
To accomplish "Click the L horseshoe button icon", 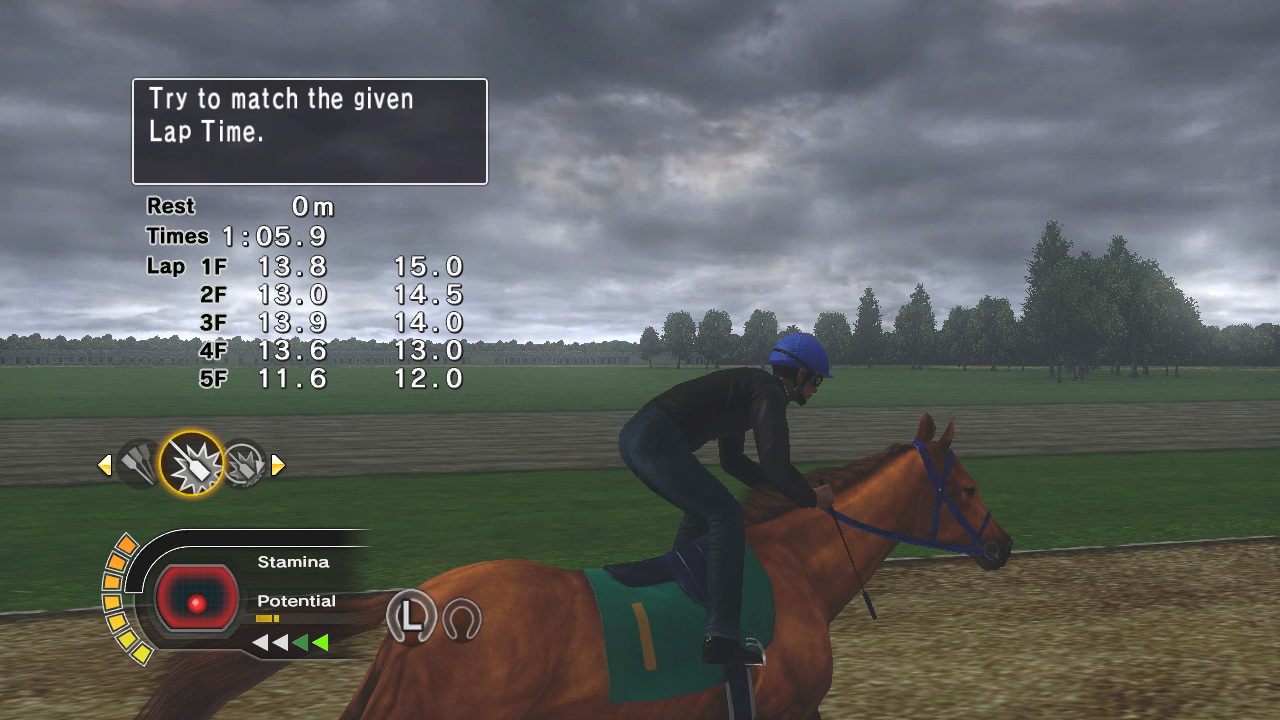I will pyautogui.click(x=411, y=617).
